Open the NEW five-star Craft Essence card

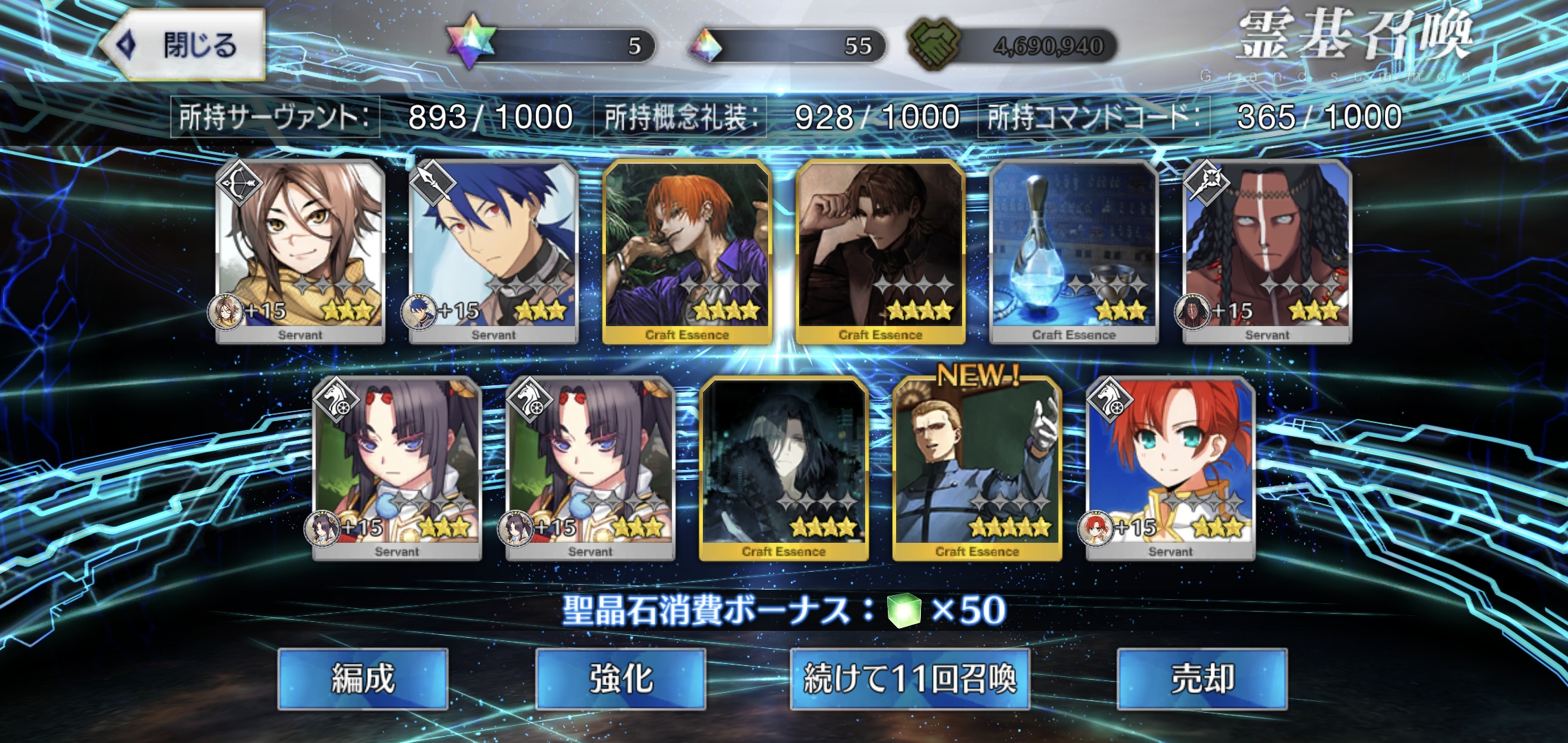point(977,468)
